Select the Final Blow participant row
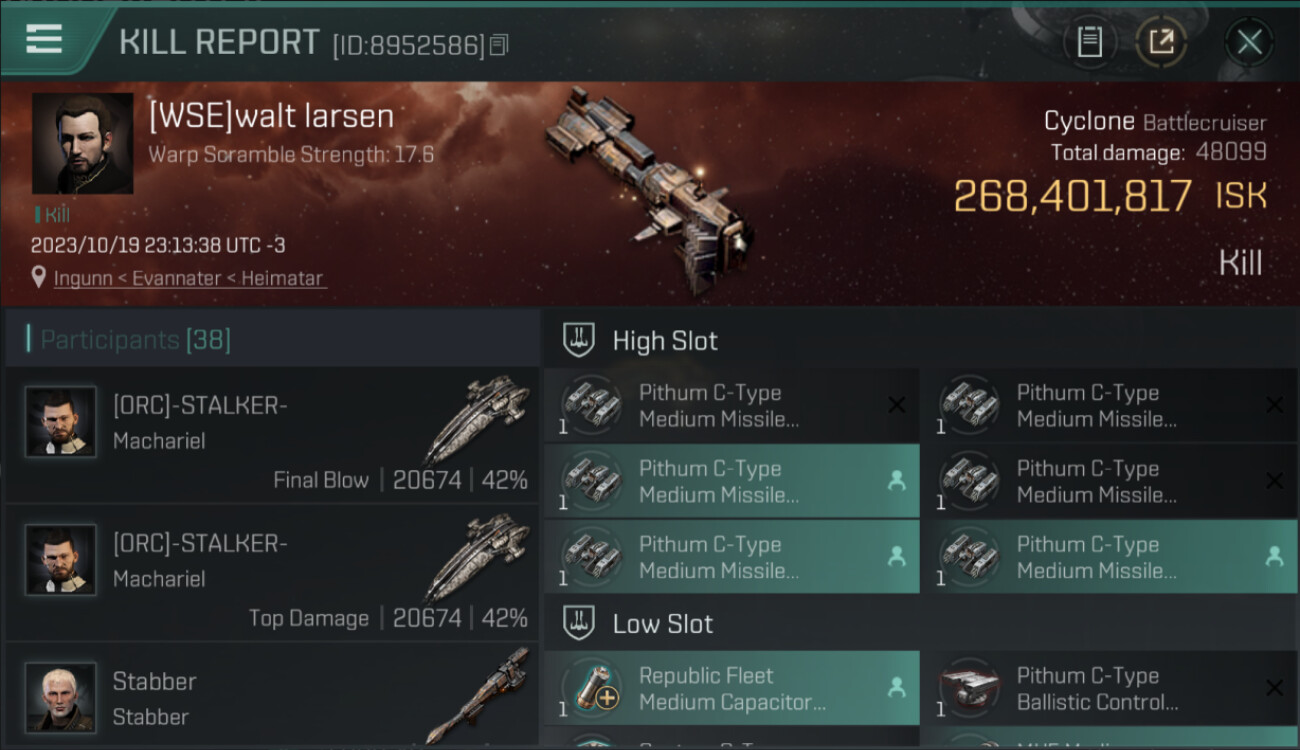 [272, 434]
